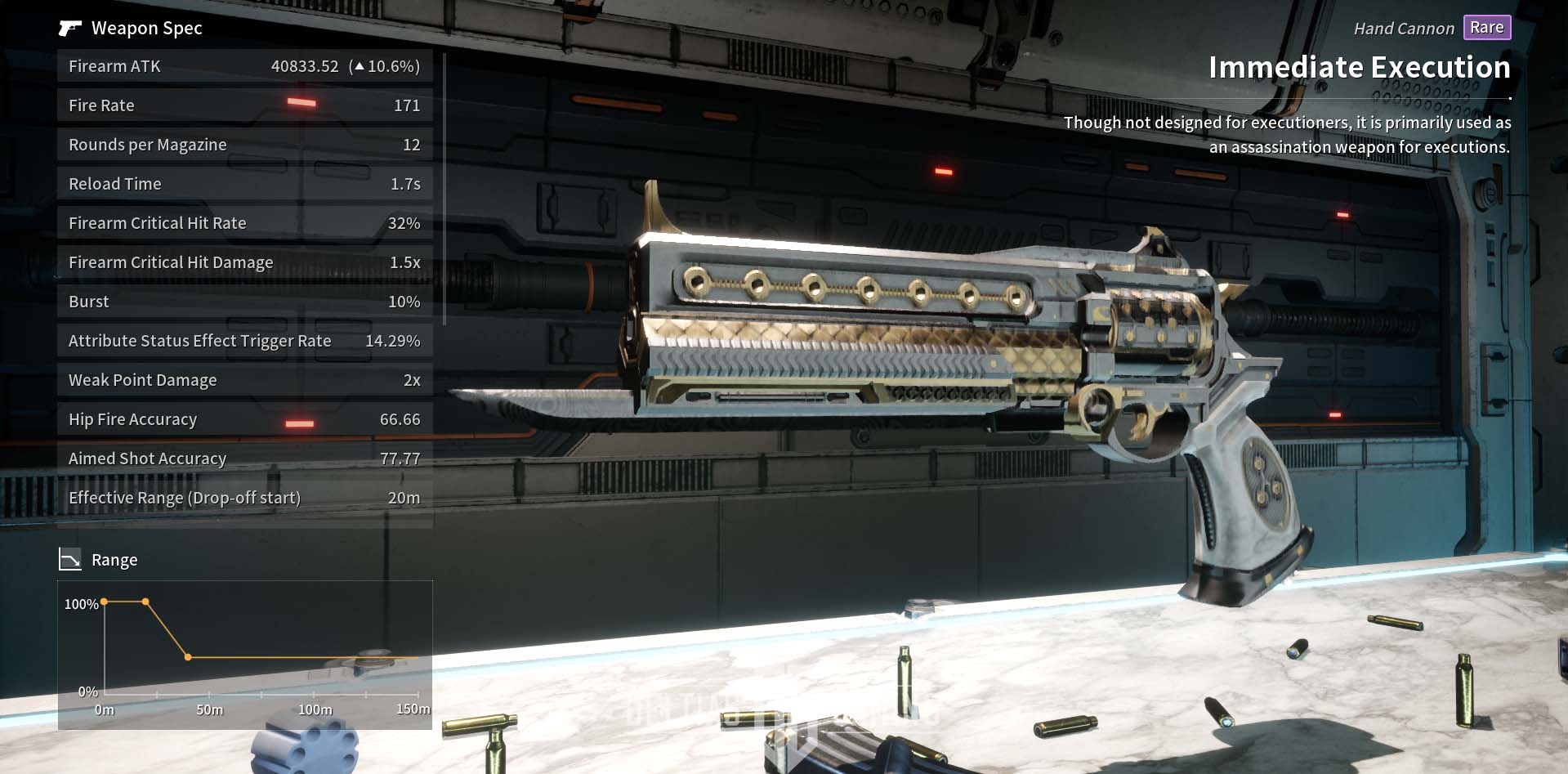Click the Rare rarity badge
The image size is (1568, 774).
1485,27
